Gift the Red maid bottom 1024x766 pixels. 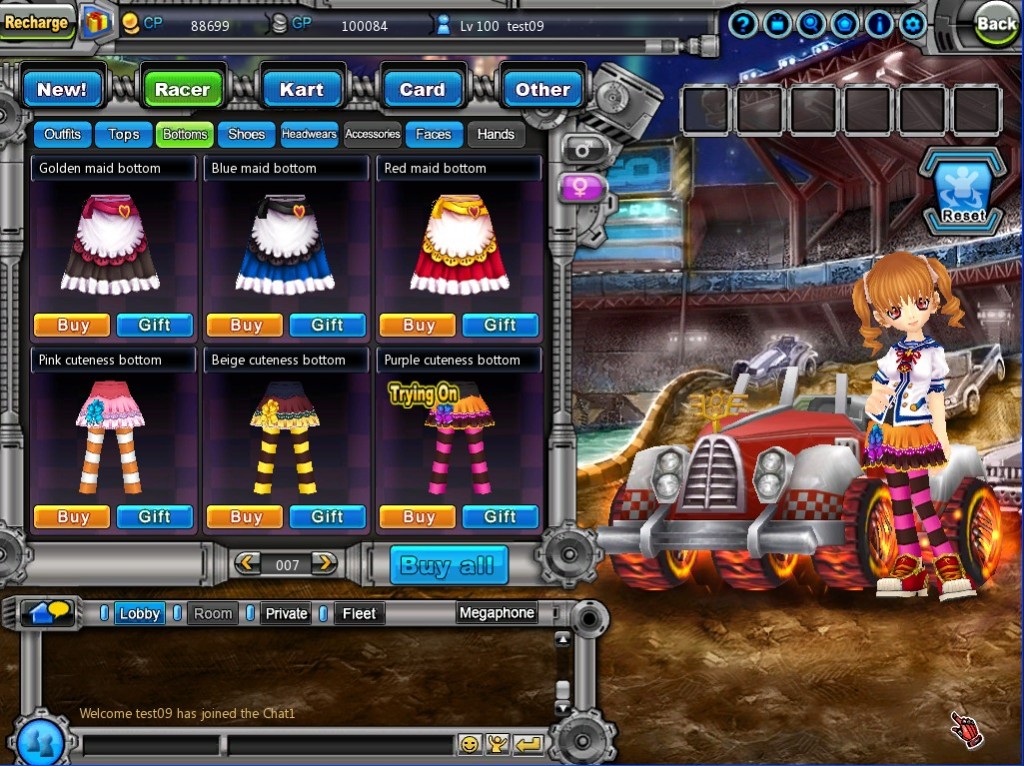[499, 325]
